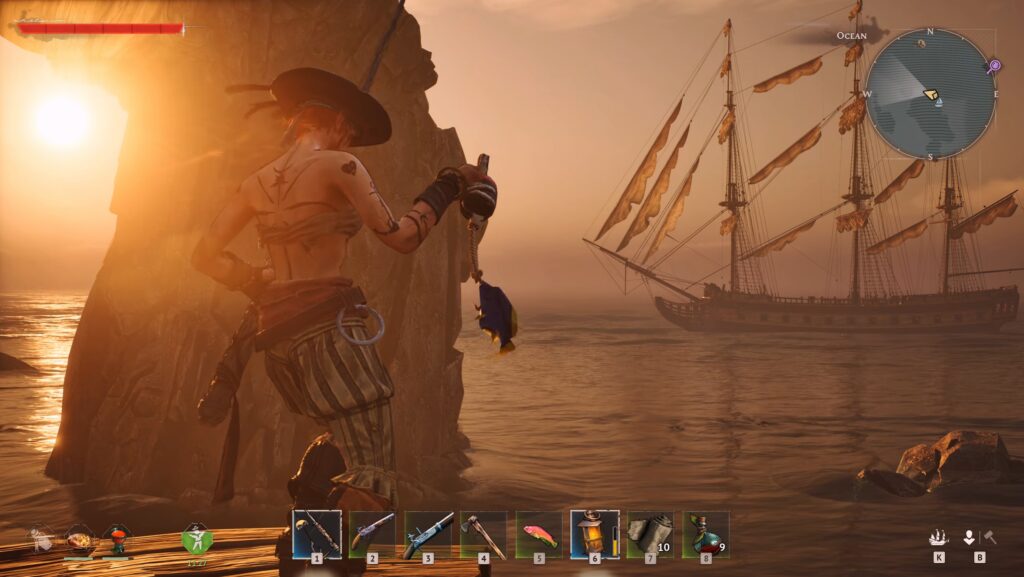Select the cloth stack showing 10
The image size is (1024, 577).
[x=650, y=534]
